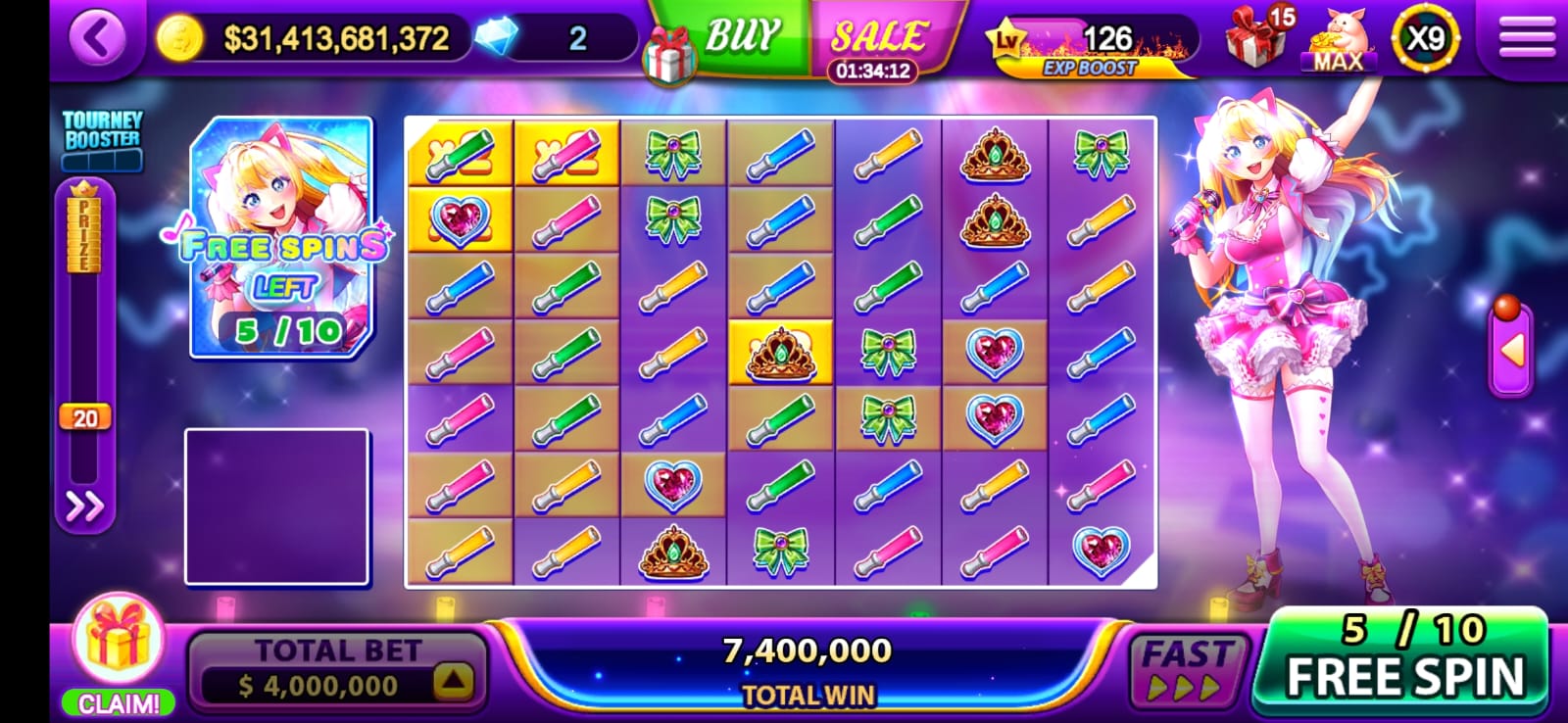This screenshot has height=723, width=1568.
Task: Go back with the purple arrow button
Action: (x=97, y=39)
